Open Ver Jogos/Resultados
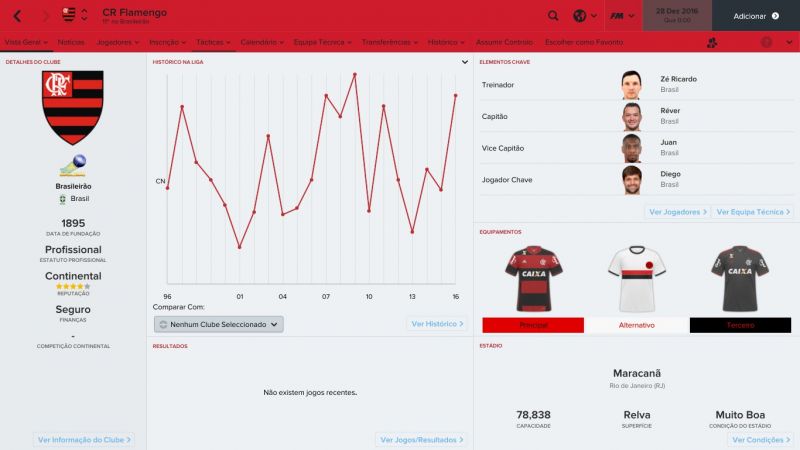This screenshot has width=800, height=450. click(x=421, y=439)
